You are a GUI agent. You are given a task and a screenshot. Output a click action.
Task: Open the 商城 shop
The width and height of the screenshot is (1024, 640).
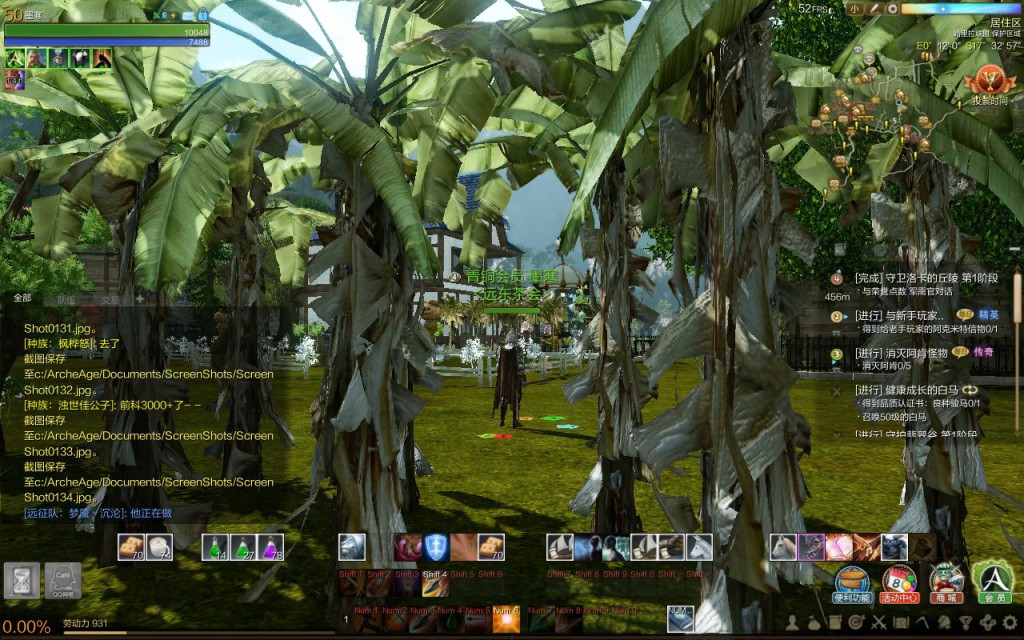tap(946, 580)
